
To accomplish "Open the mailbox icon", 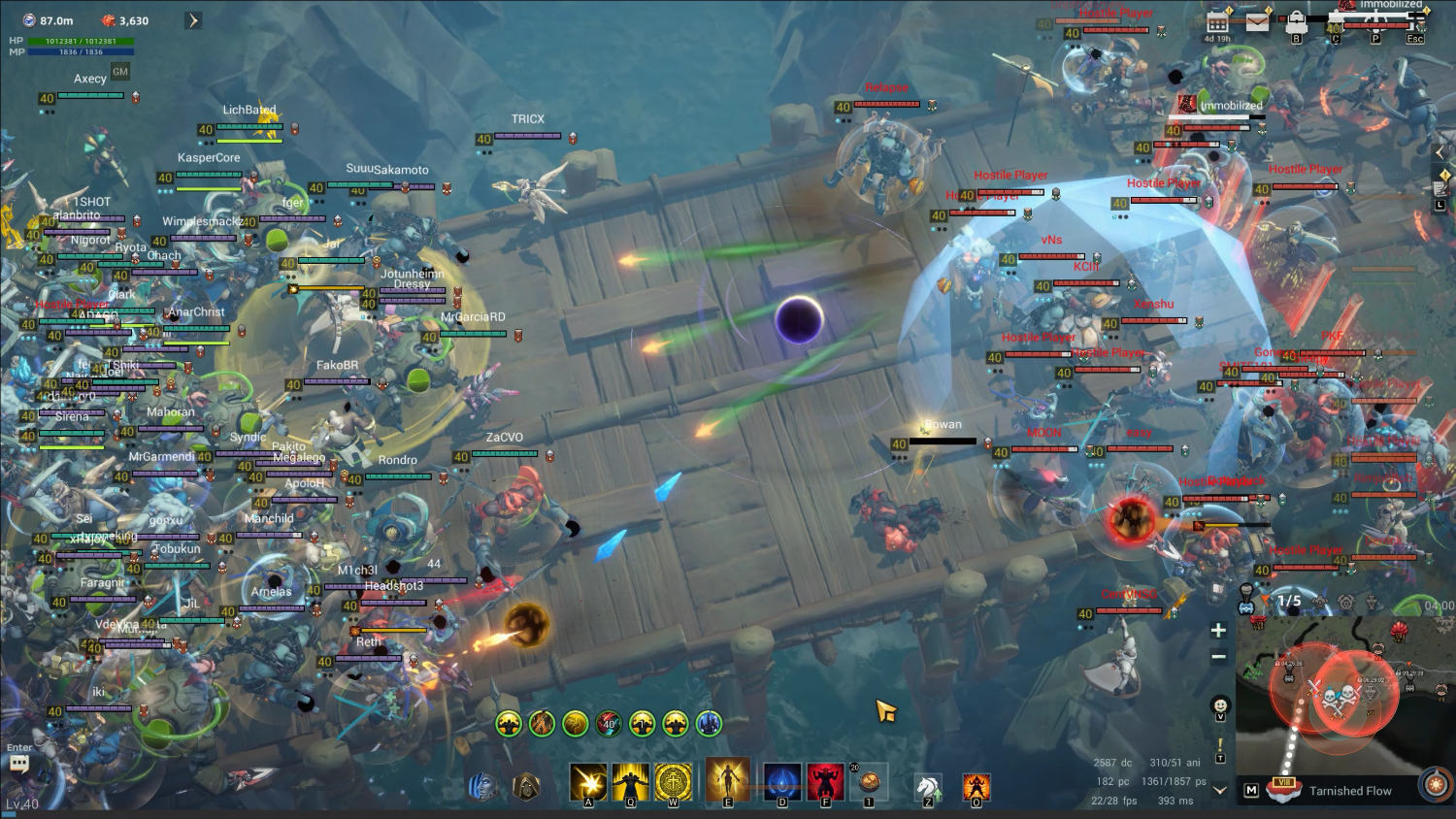I will point(1258,21).
